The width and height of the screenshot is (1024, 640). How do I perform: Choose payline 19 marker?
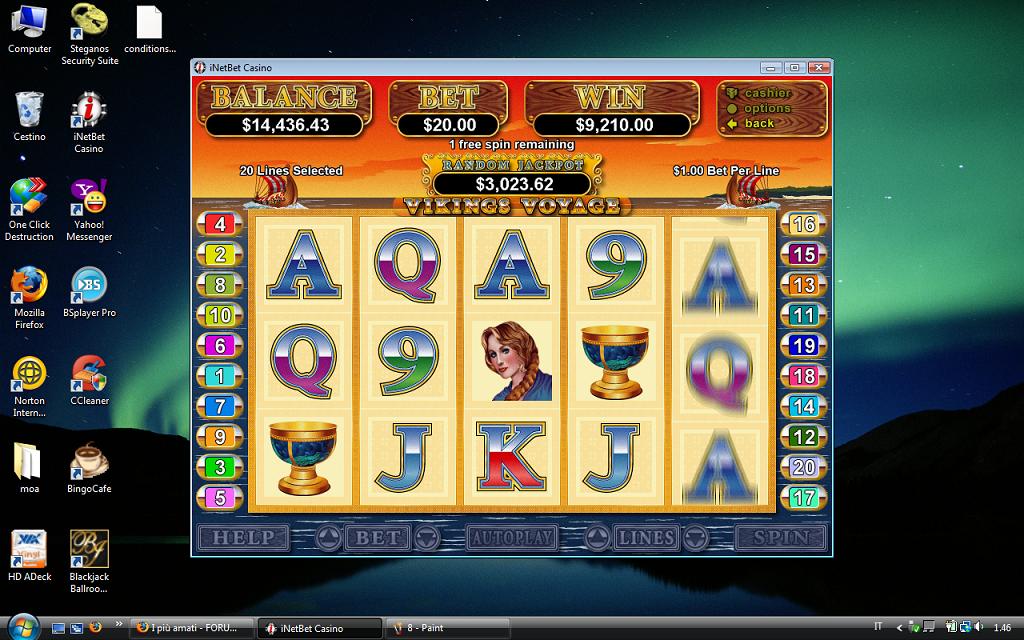coord(803,346)
